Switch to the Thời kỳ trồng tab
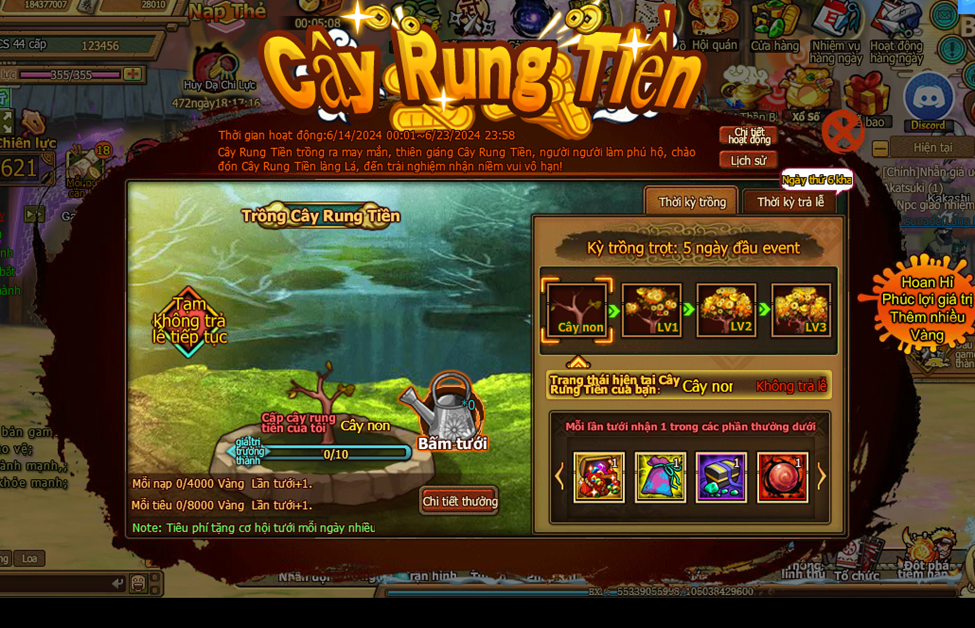This screenshot has width=975, height=628. pyautogui.click(x=691, y=202)
